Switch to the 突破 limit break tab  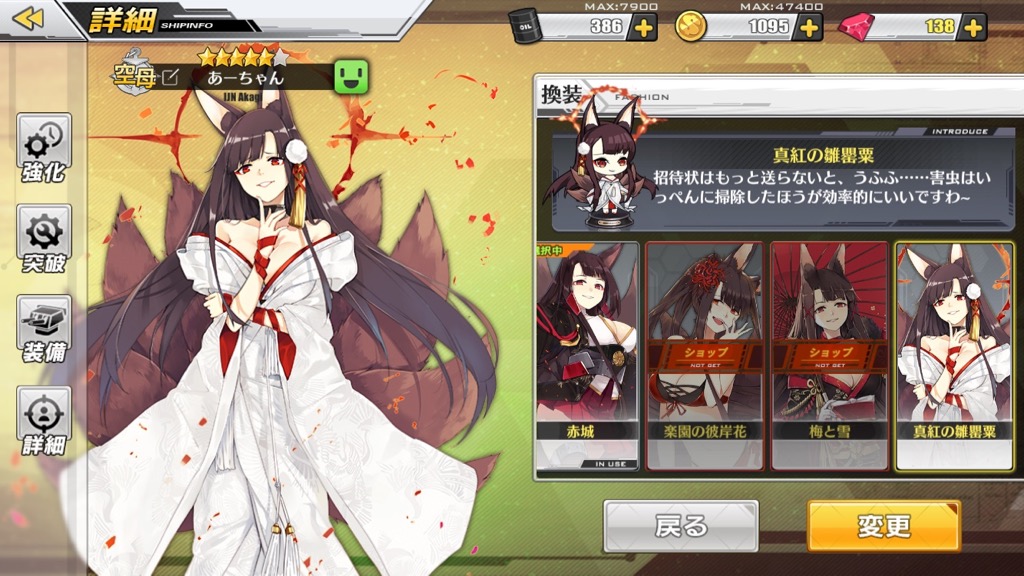pos(44,239)
